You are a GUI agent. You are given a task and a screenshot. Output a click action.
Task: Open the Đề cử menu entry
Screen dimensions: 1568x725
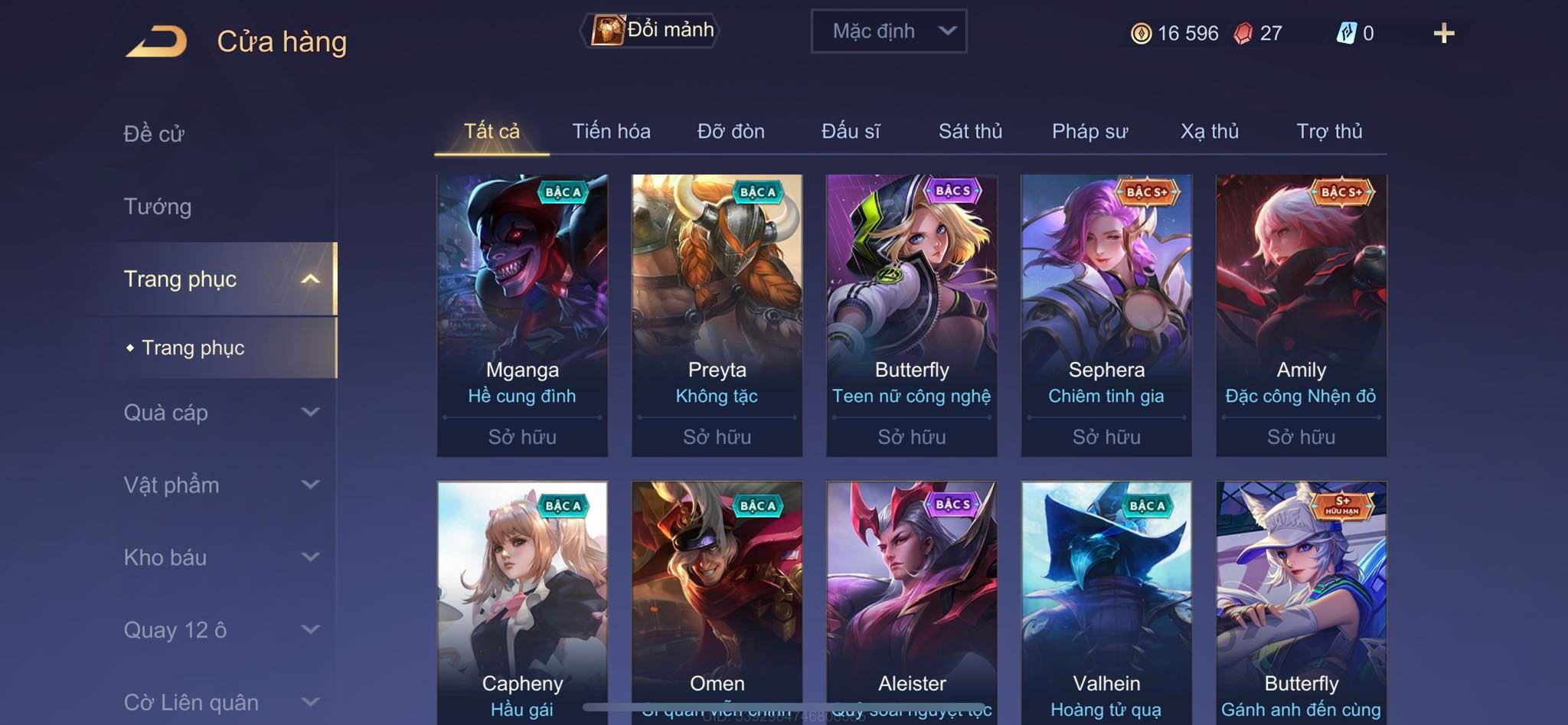(154, 134)
